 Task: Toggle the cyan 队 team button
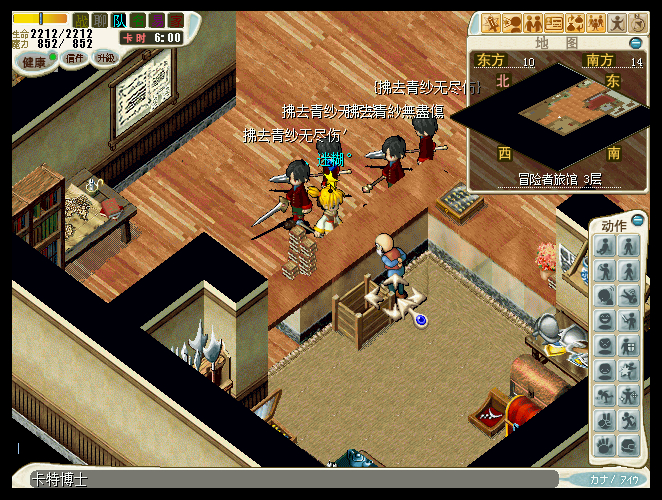coord(119,19)
